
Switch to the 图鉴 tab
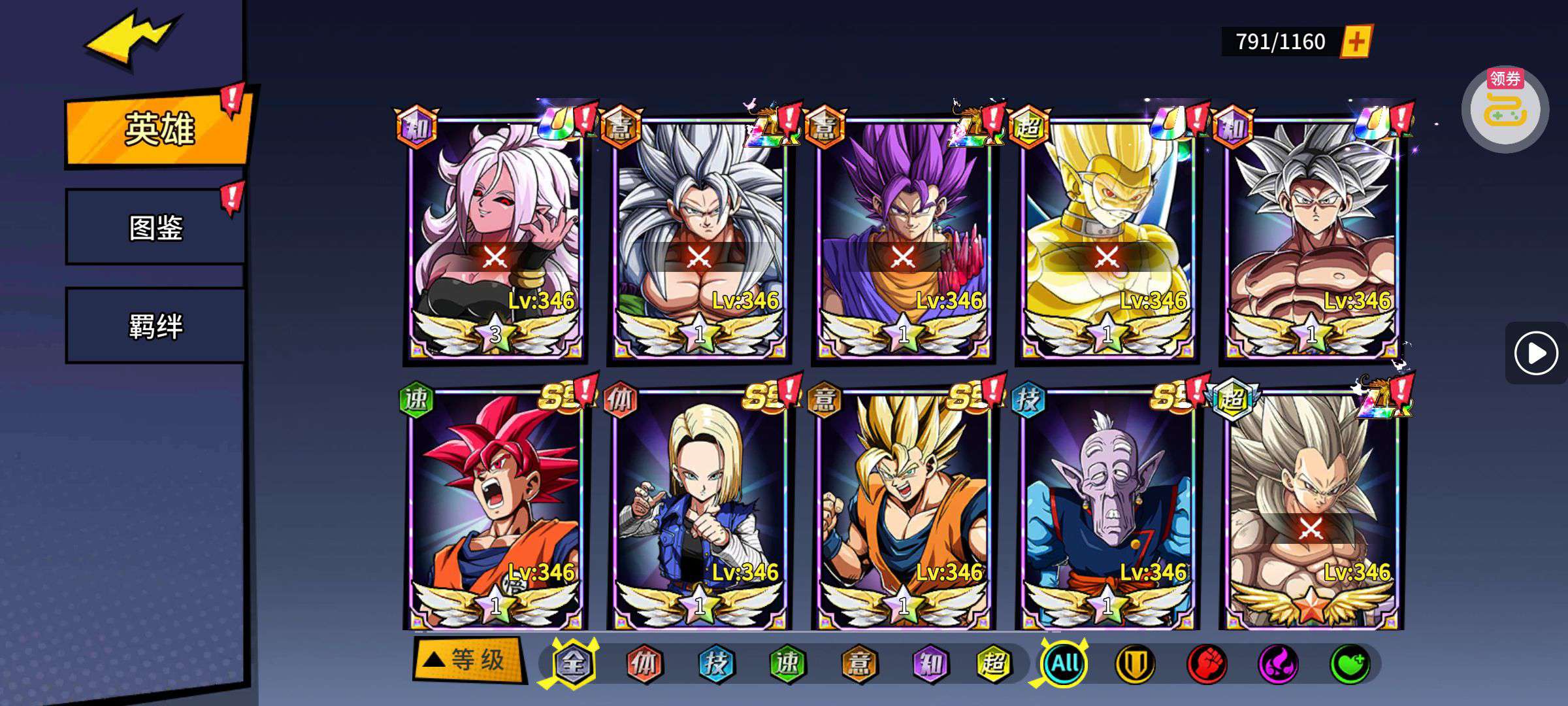155,227
